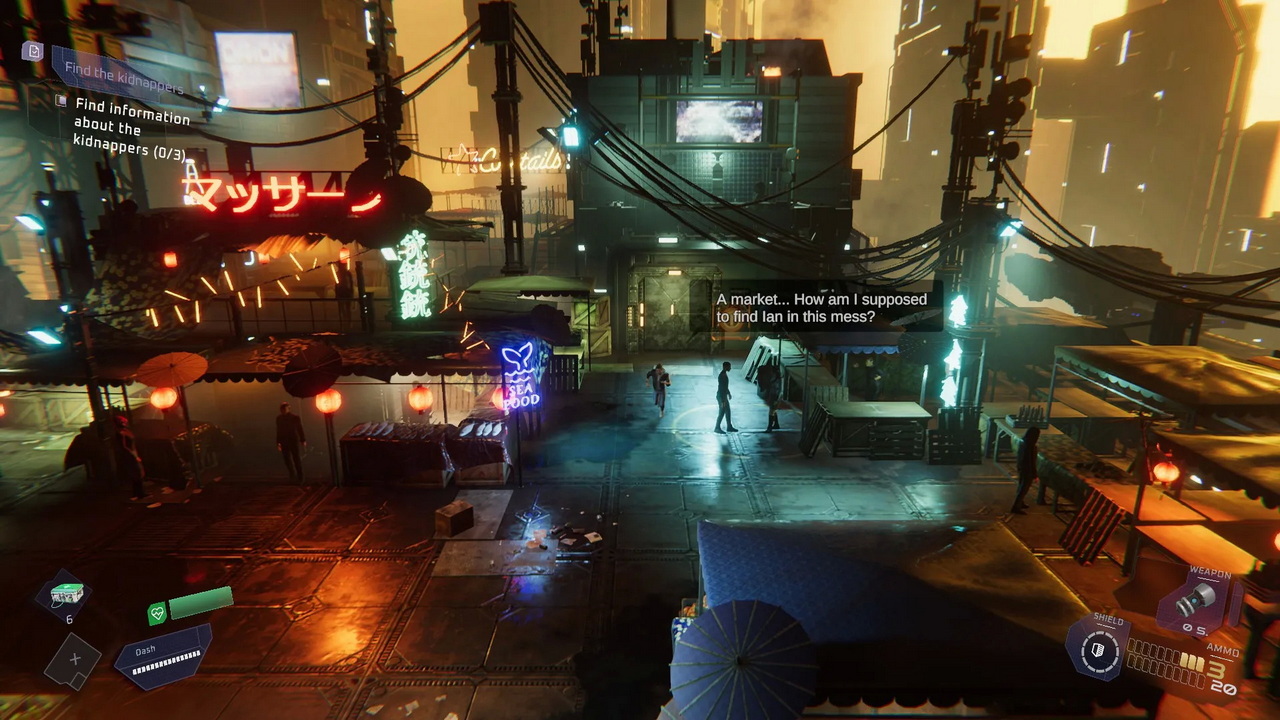Select the empty plus item slot

(72, 660)
